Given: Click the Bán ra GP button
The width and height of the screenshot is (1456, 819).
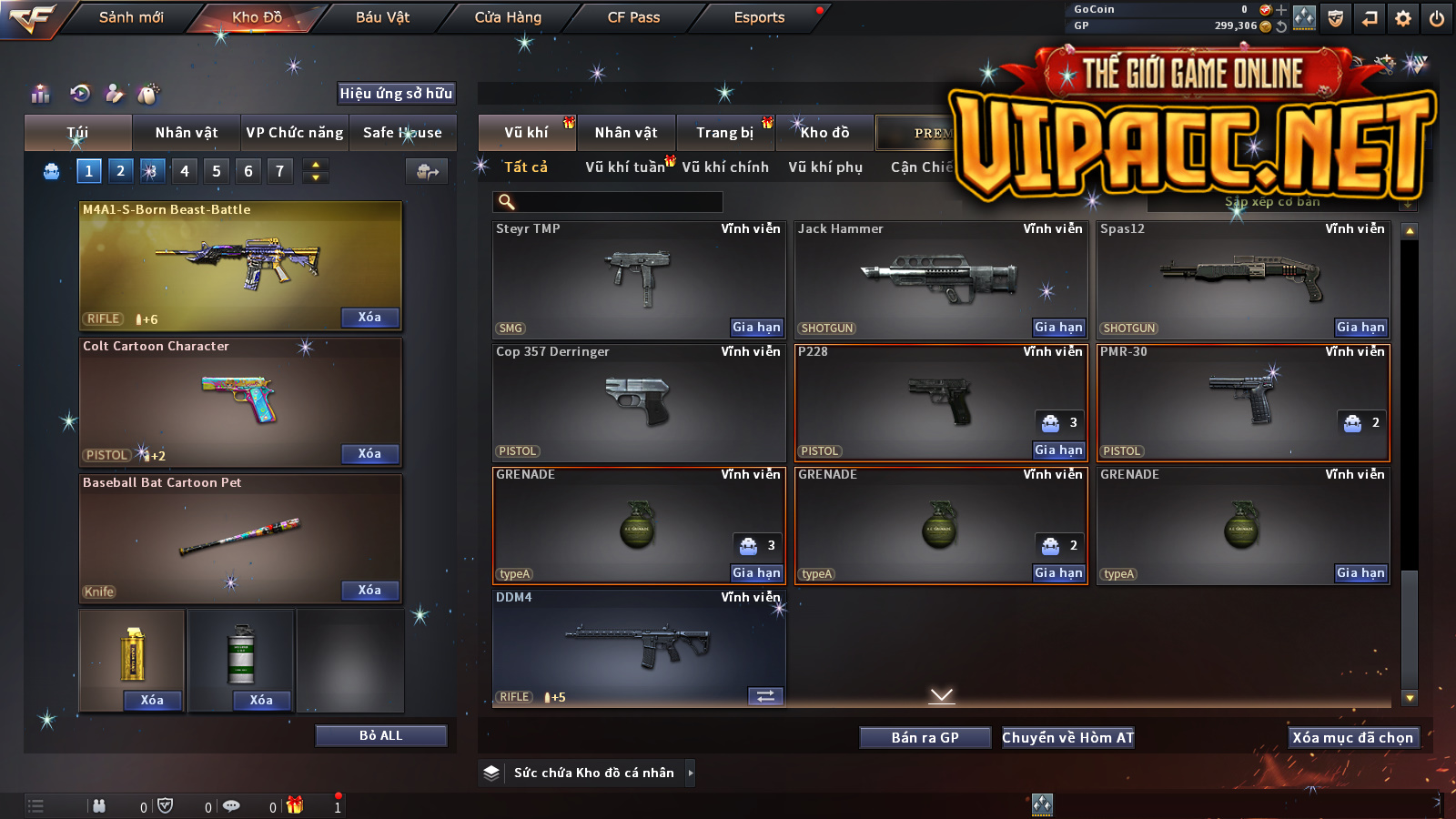Looking at the screenshot, I should 925,738.
